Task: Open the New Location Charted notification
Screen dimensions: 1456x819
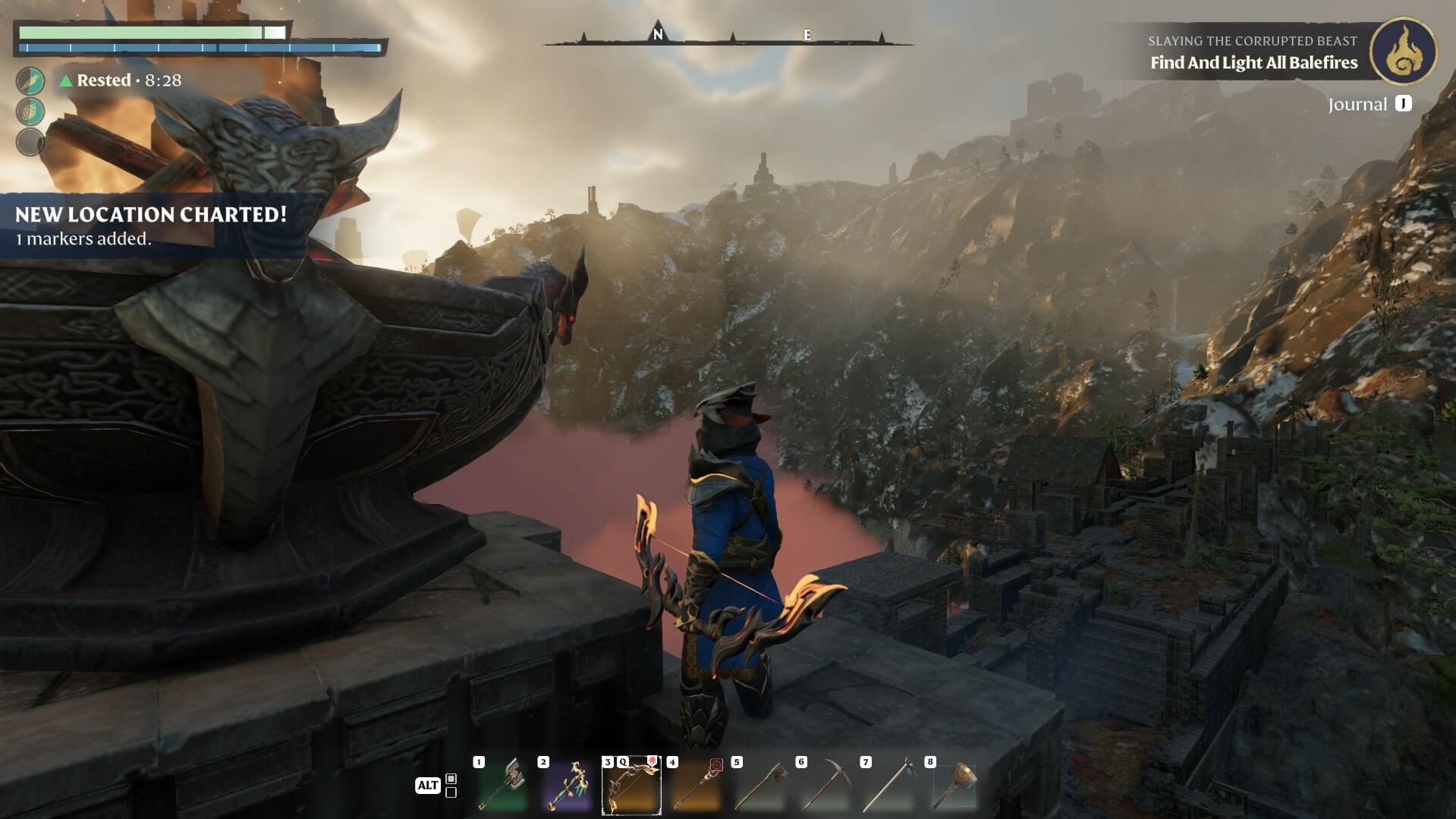Action: point(151,225)
